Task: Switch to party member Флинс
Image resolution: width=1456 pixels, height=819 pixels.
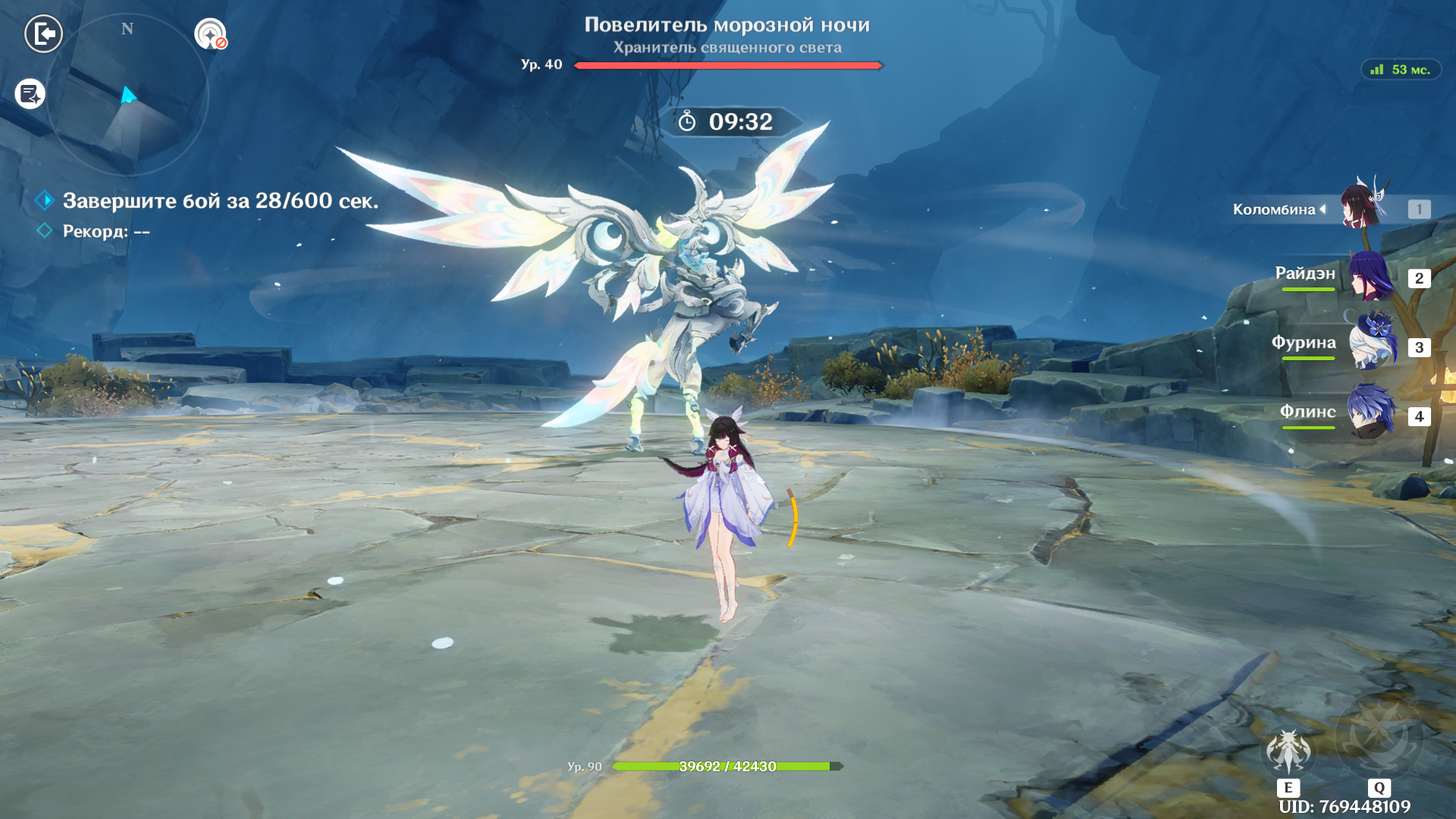Action: click(1371, 413)
